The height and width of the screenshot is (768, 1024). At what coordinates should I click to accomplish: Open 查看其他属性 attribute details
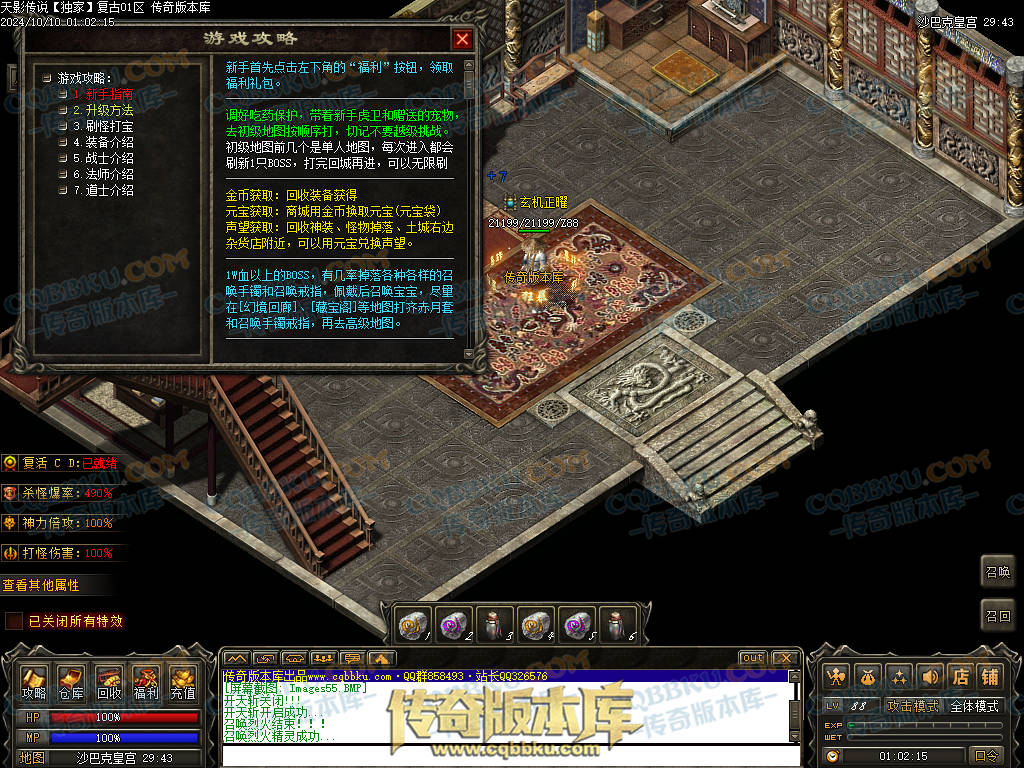coord(41,585)
